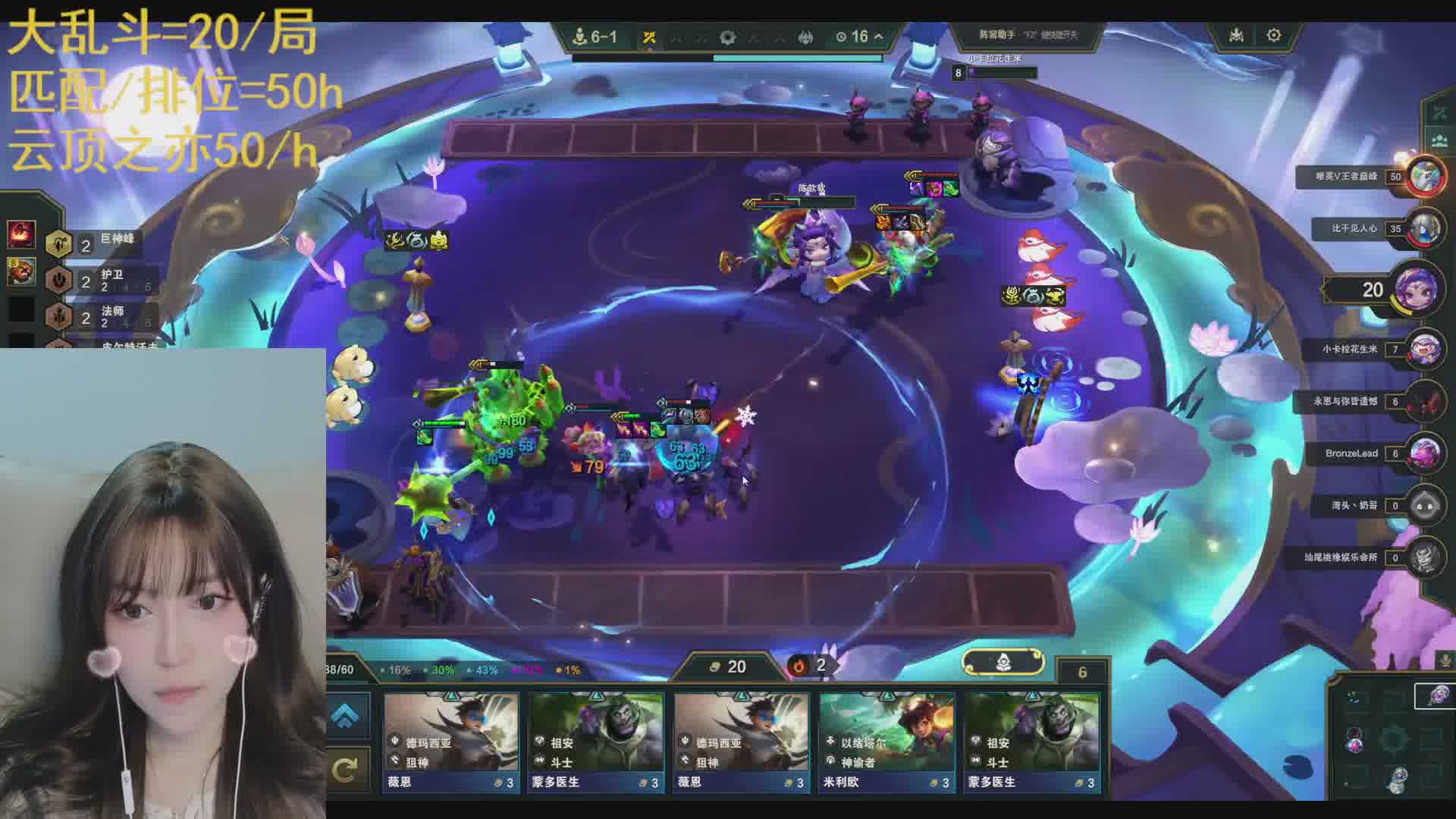Refresh the shop with the reroll button
Viewport: 1456px width, 819px height.
click(345, 770)
